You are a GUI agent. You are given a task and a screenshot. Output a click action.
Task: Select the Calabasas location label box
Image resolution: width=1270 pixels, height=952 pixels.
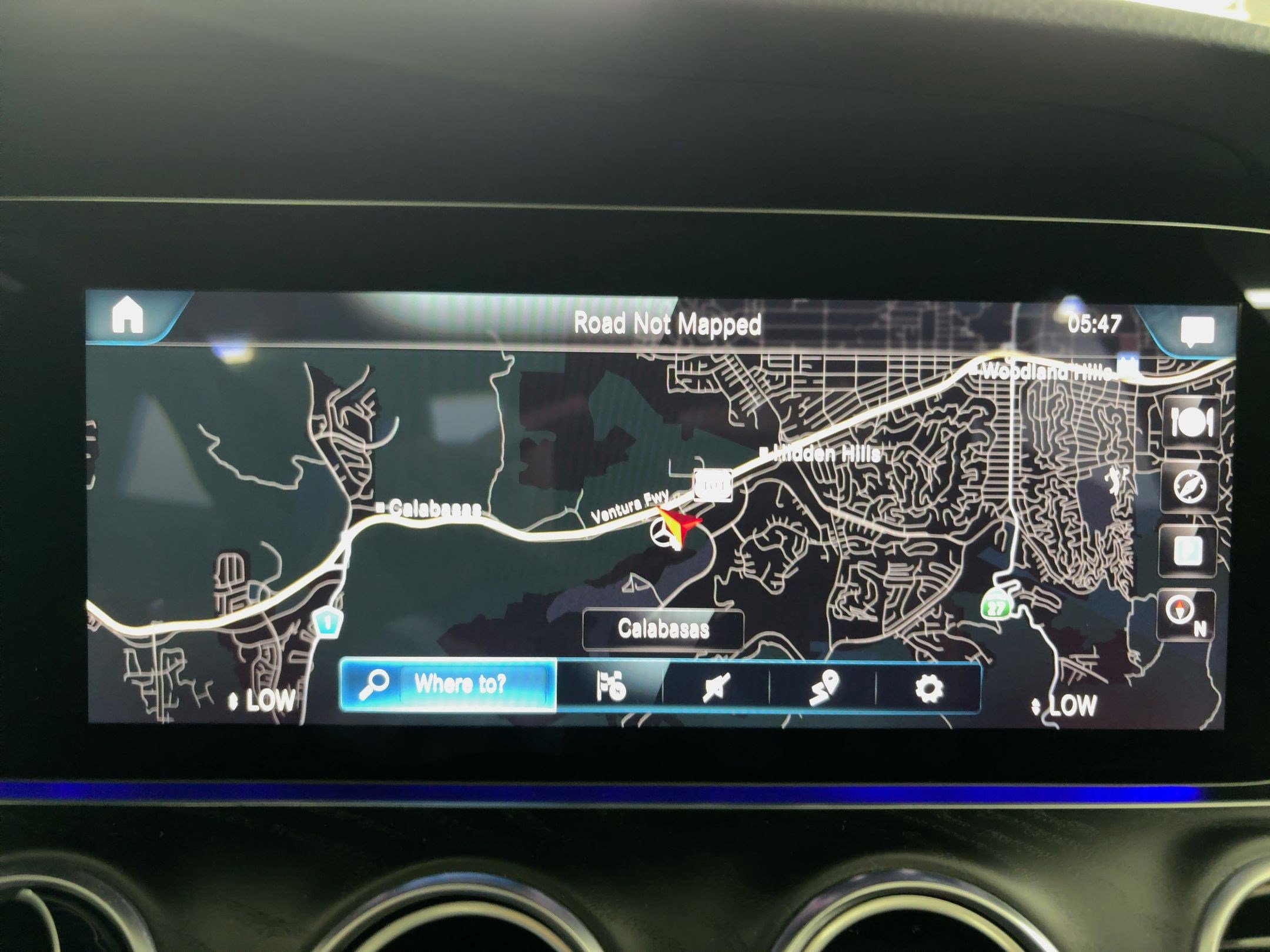coord(663,629)
